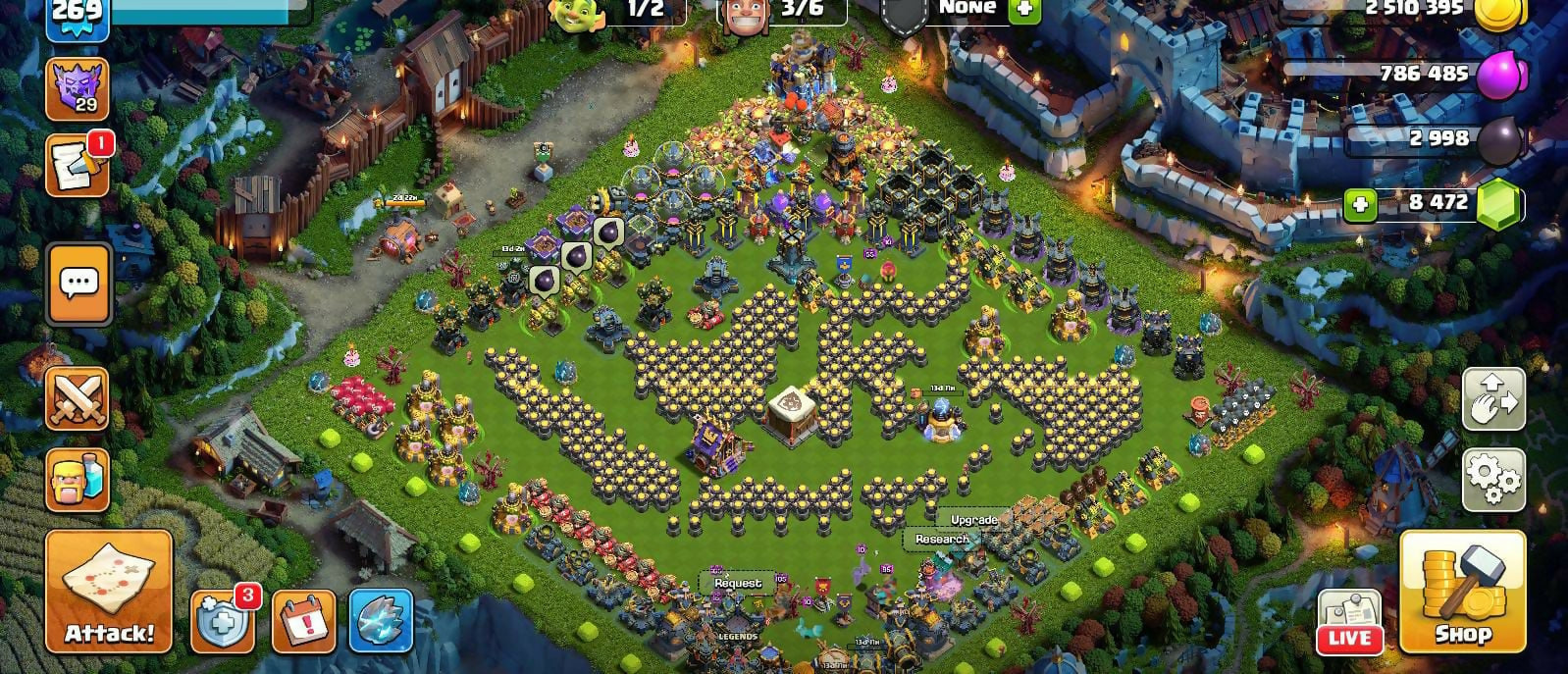Add gems with the green plus
Image resolution: width=1568 pixels, height=674 pixels.
click(x=1360, y=204)
